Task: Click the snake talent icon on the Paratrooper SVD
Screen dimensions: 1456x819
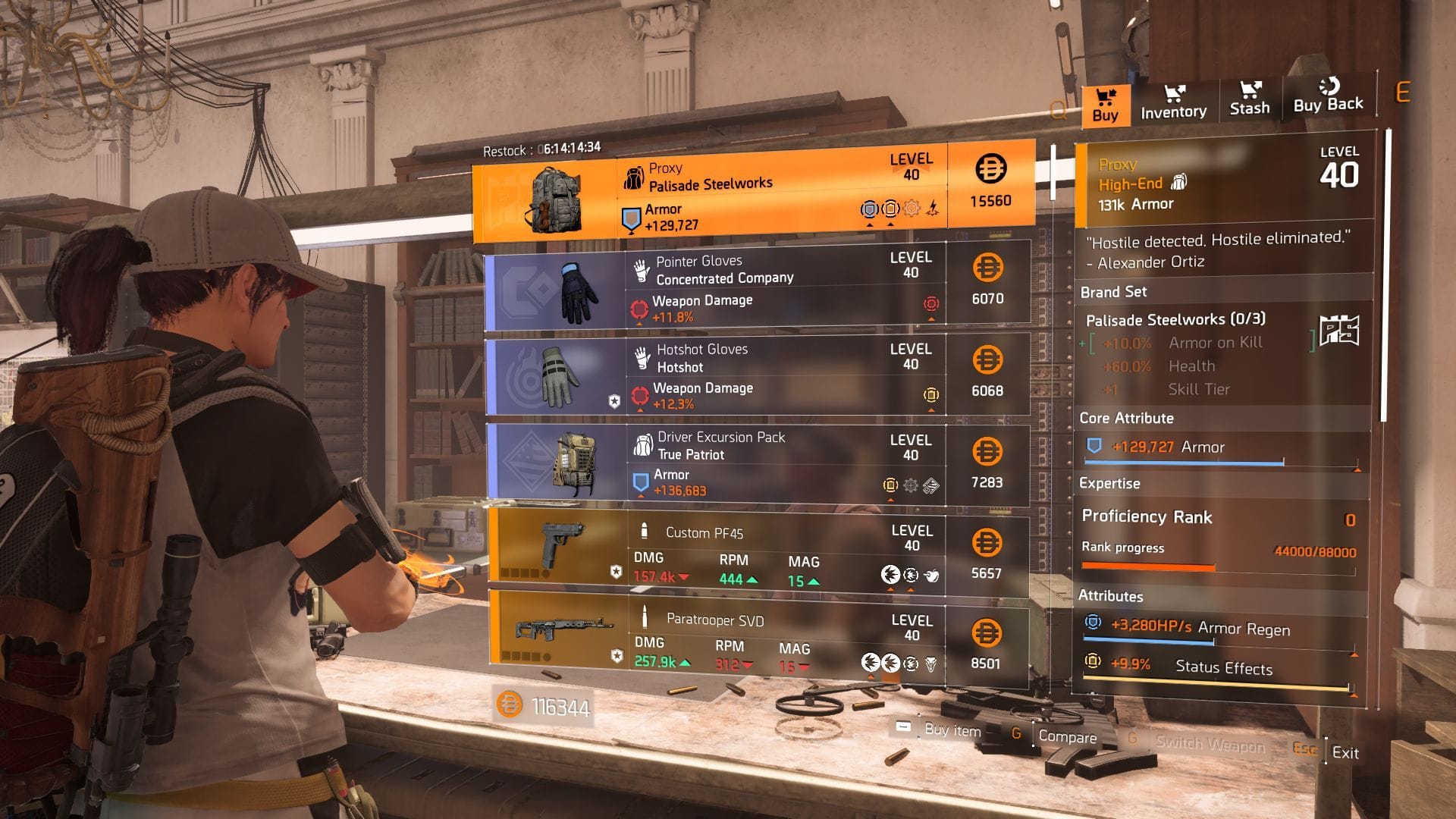Action: pos(930,664)
